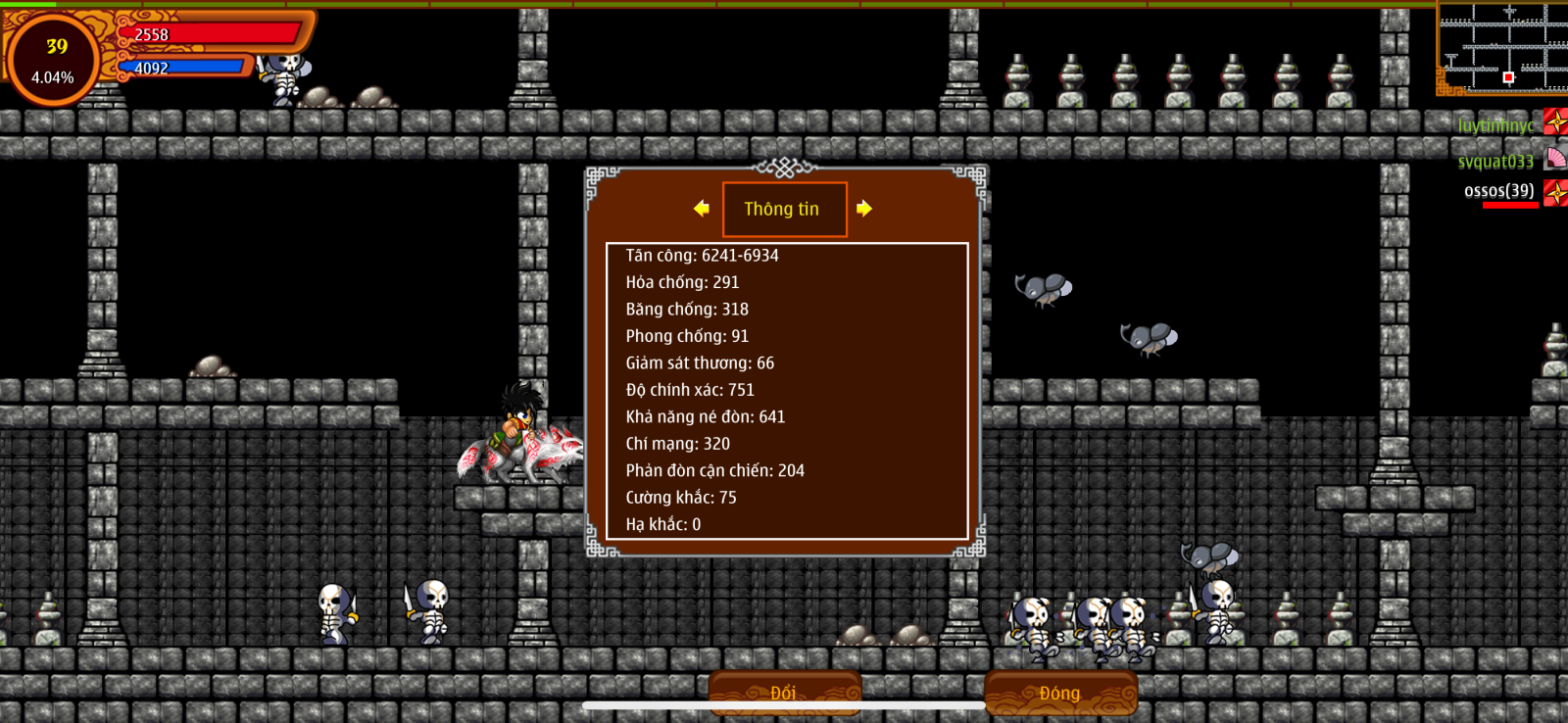
Task: Select party member luytinhnyc
Action: (1495, 125)
